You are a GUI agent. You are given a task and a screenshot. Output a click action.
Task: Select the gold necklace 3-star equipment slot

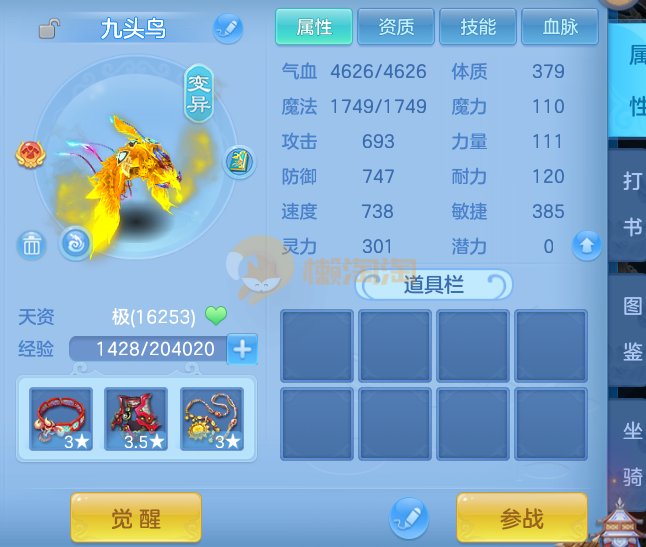point(212,419)
